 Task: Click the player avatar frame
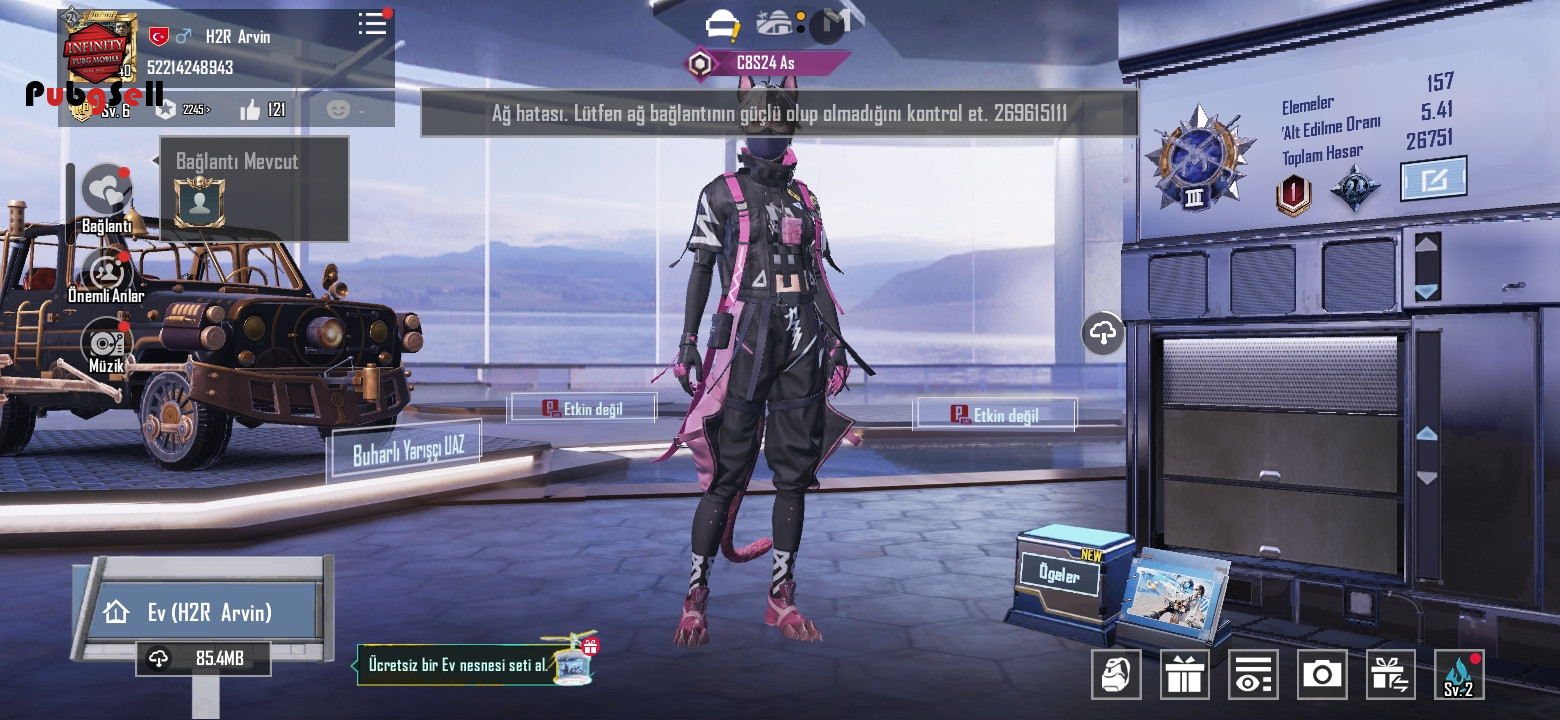click(100, 47)
